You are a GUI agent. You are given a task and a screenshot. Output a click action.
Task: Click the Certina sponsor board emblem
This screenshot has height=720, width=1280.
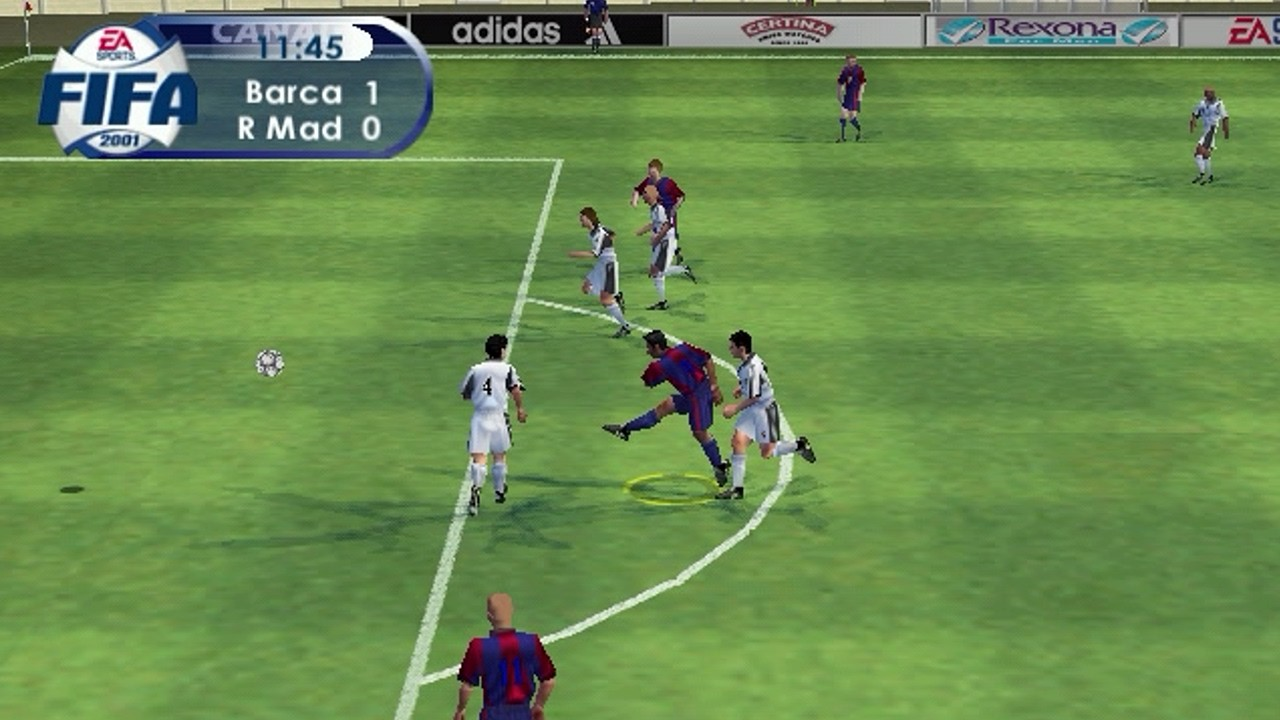[790, 32]
